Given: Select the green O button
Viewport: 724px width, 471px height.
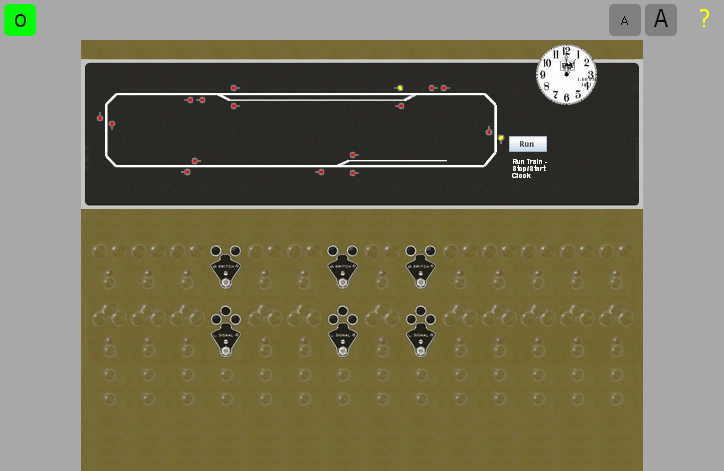Looking at the screenshot, I should pyautogui.click(x=20, y=20).
